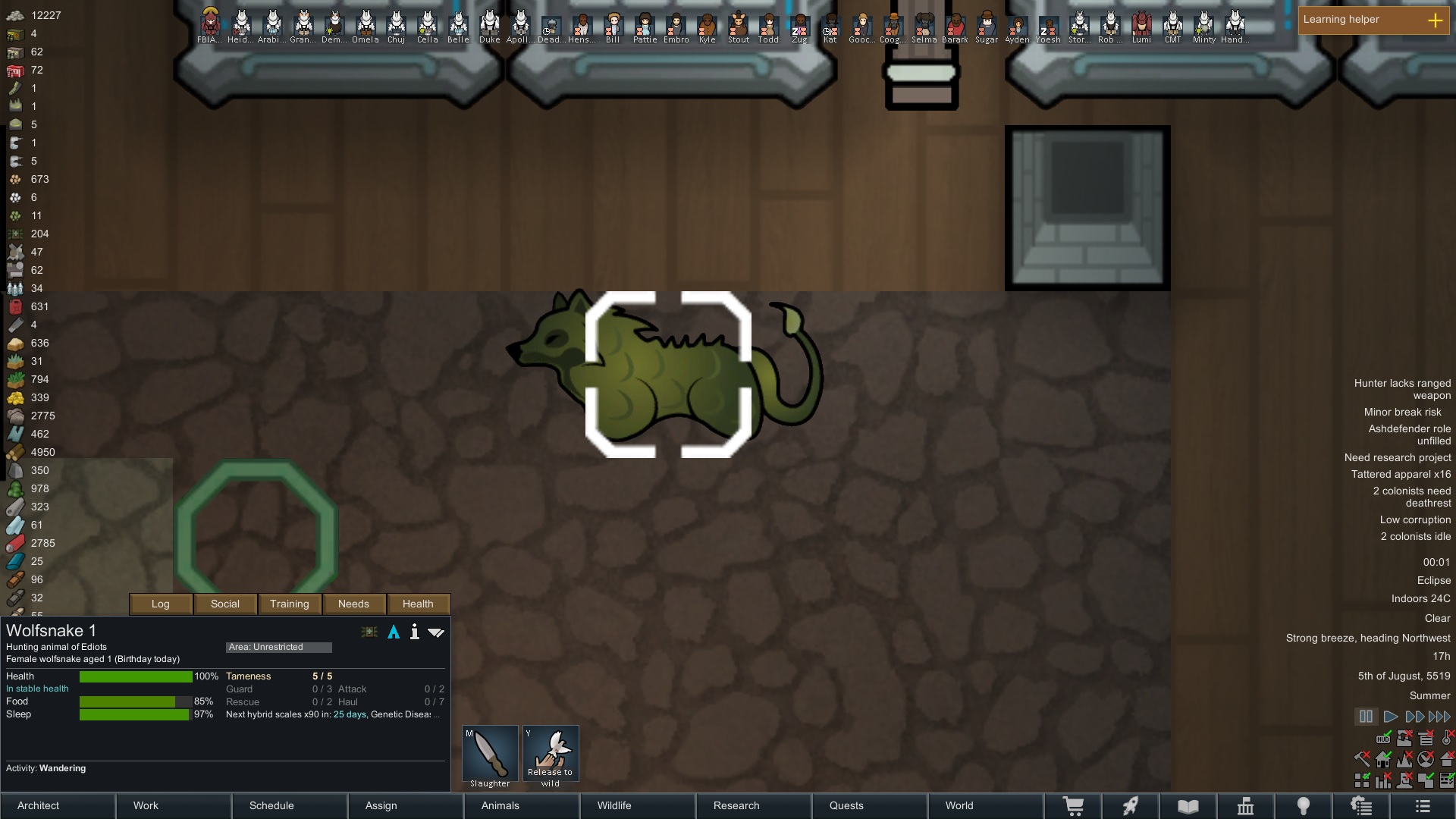The width and height of the screenshot is (1456, 819).
Task: Click the info icon on Wolfsnake panel
Action: (414, 632)
